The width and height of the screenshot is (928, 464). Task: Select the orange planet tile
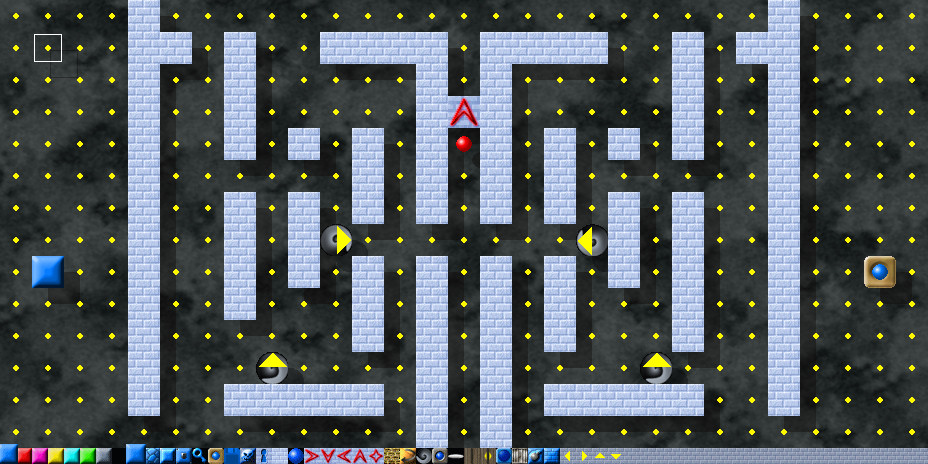pos(407,456)
